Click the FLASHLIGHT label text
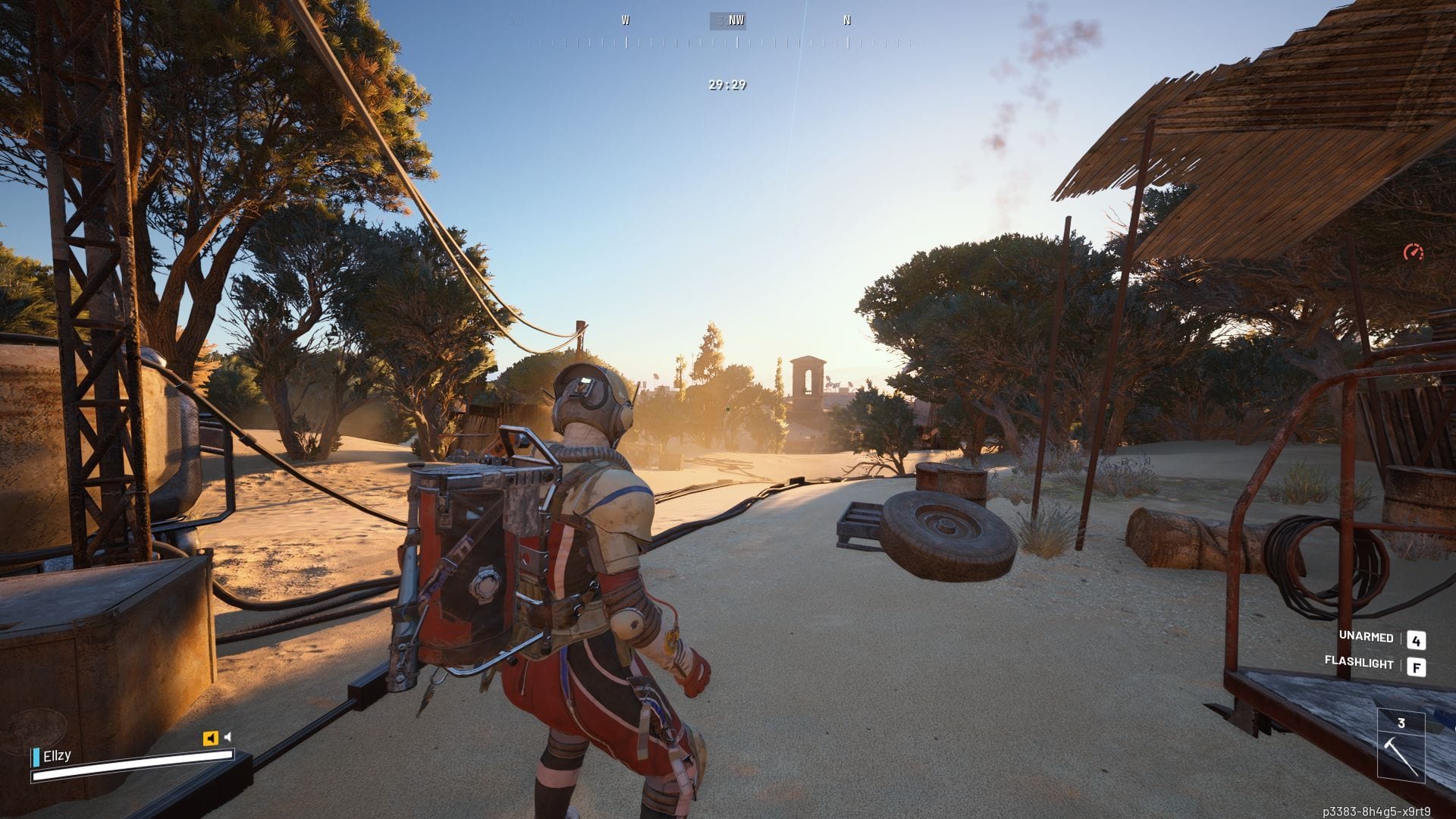The image size is (1456, 819). (x=1360, y=665)
